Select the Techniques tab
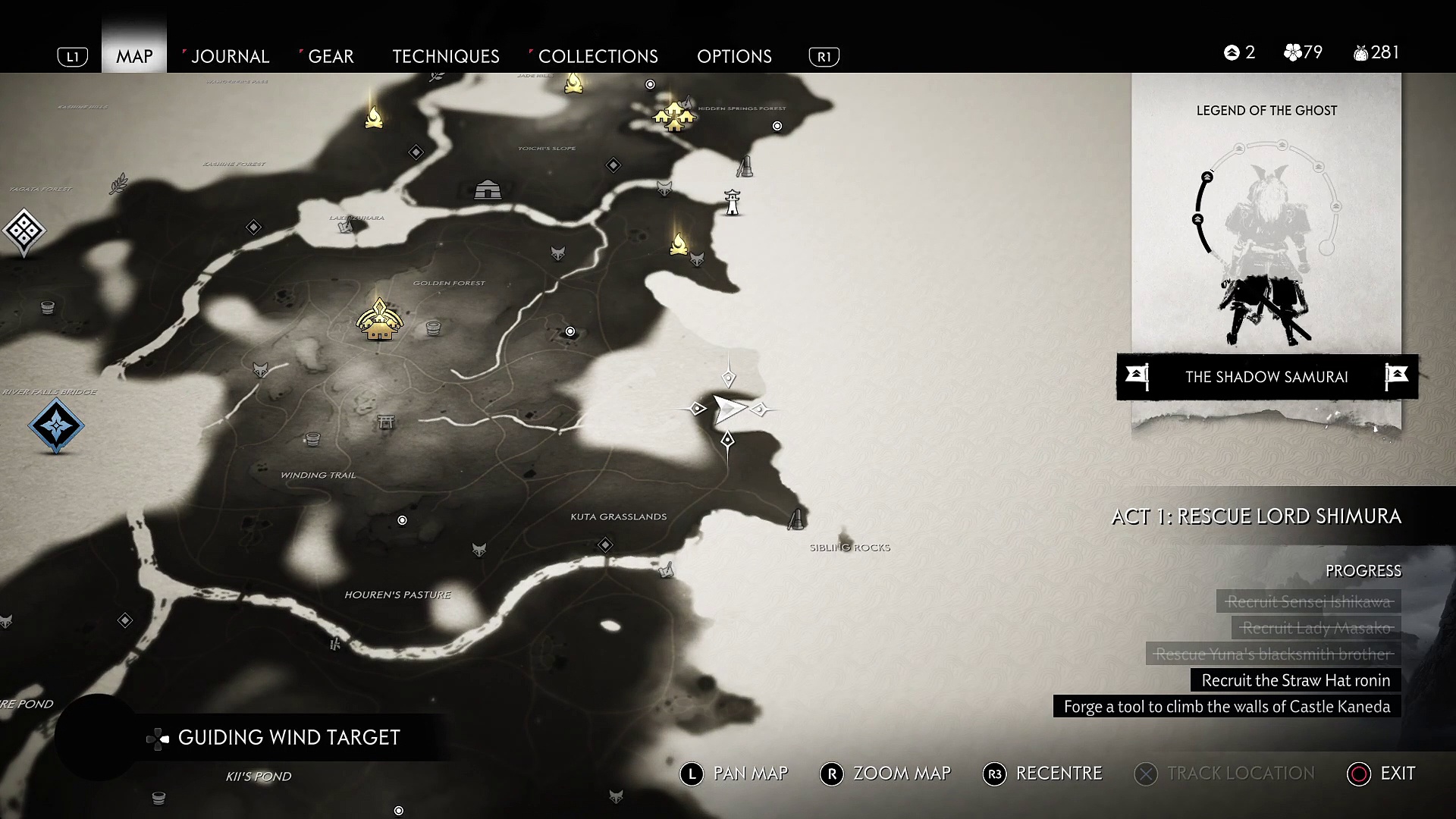 click(445, 56)
